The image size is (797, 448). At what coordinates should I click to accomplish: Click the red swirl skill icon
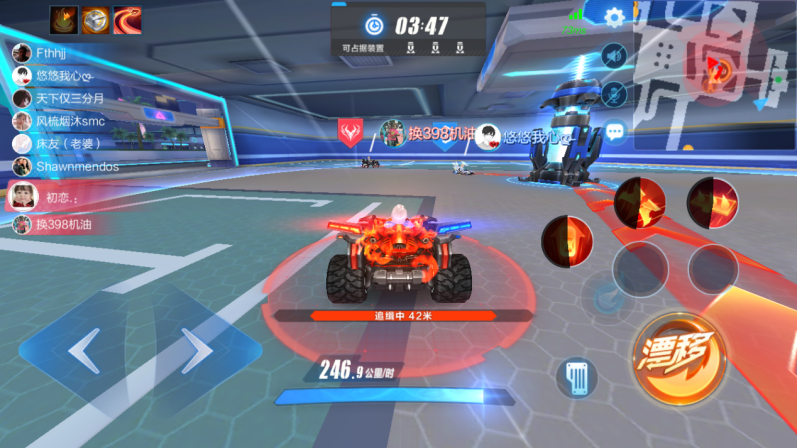(x=127, y=19)
